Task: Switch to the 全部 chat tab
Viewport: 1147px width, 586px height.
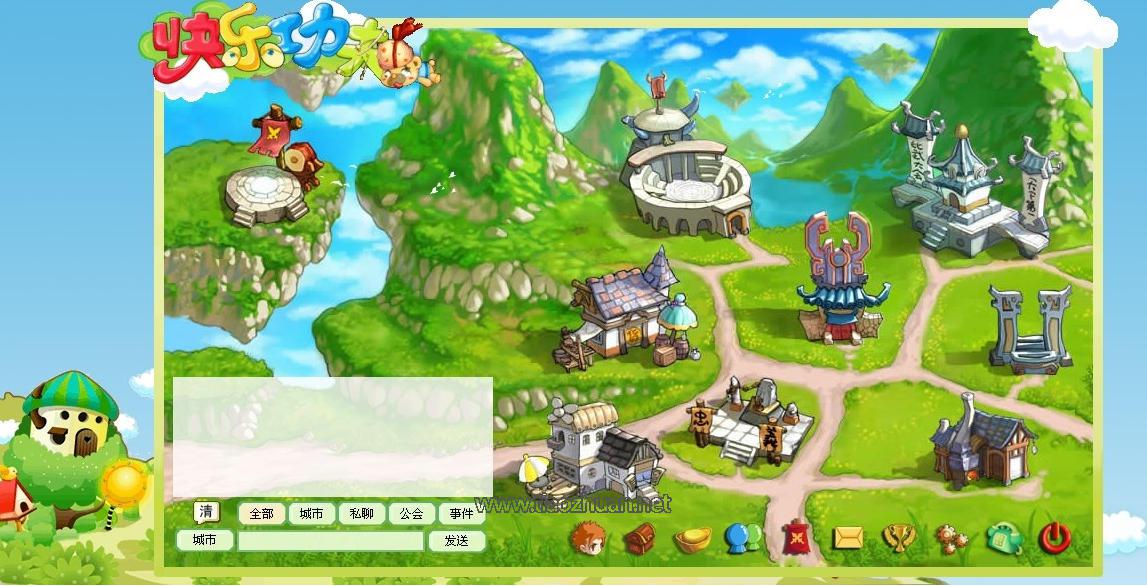Action: click(x=261, y=514)
